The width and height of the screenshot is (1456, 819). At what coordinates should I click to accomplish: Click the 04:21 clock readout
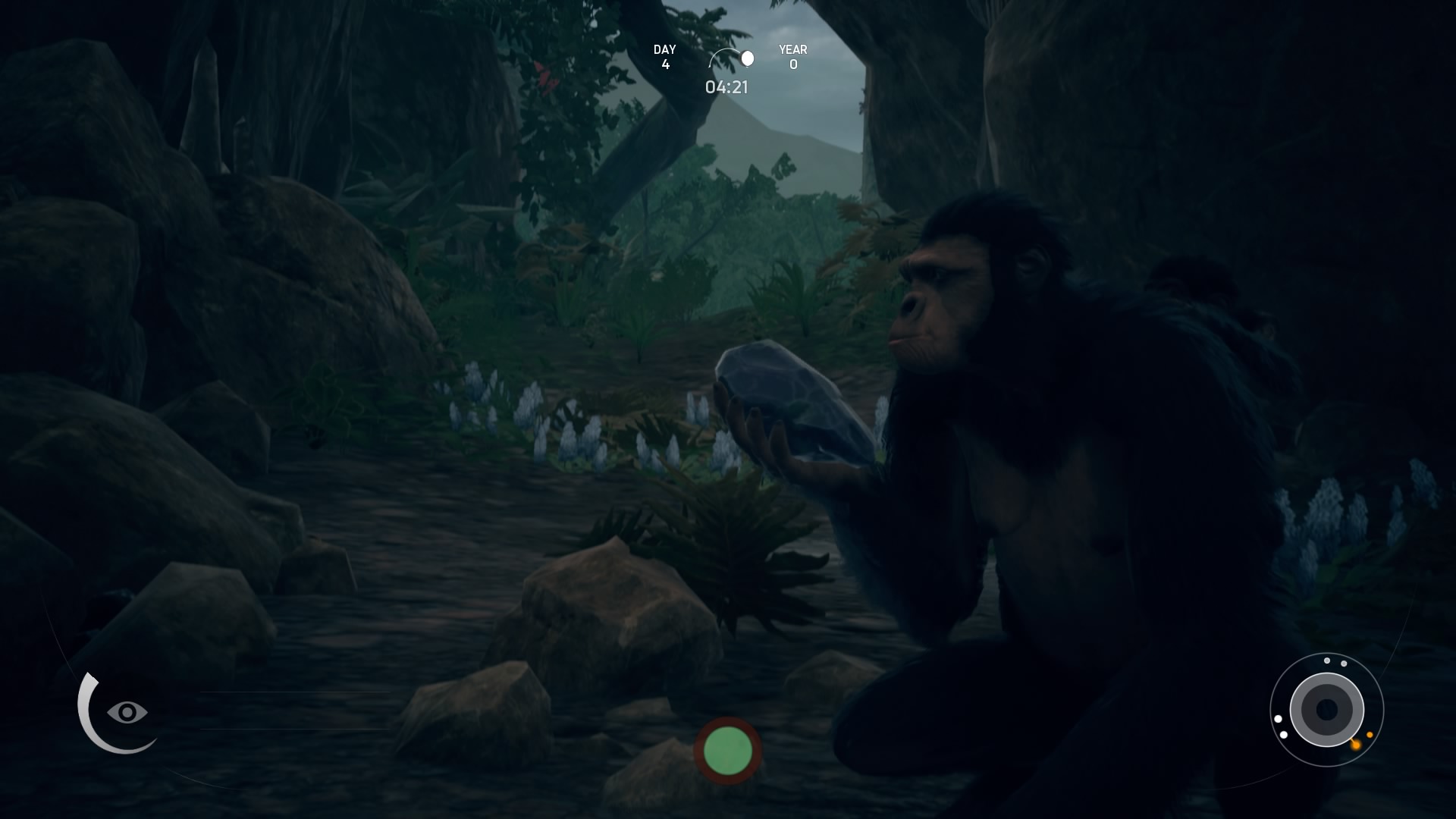726,88
